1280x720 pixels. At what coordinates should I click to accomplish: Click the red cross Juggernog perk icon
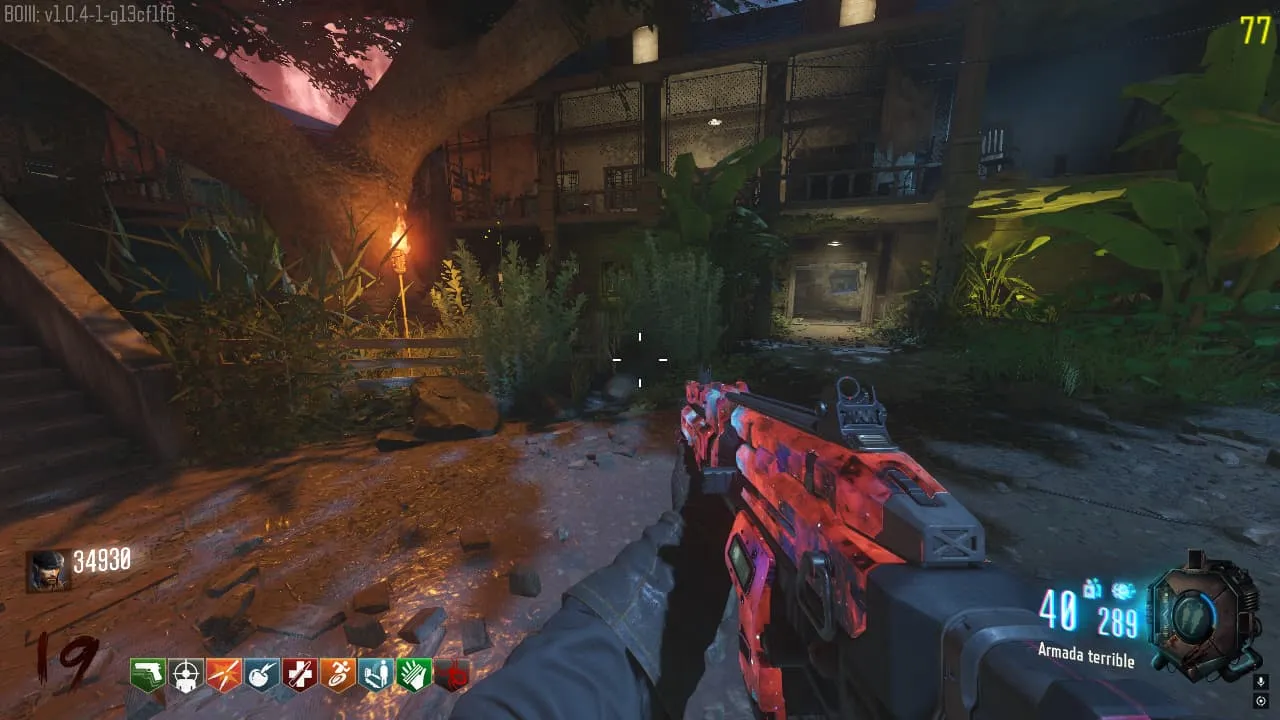click(299, 674)
